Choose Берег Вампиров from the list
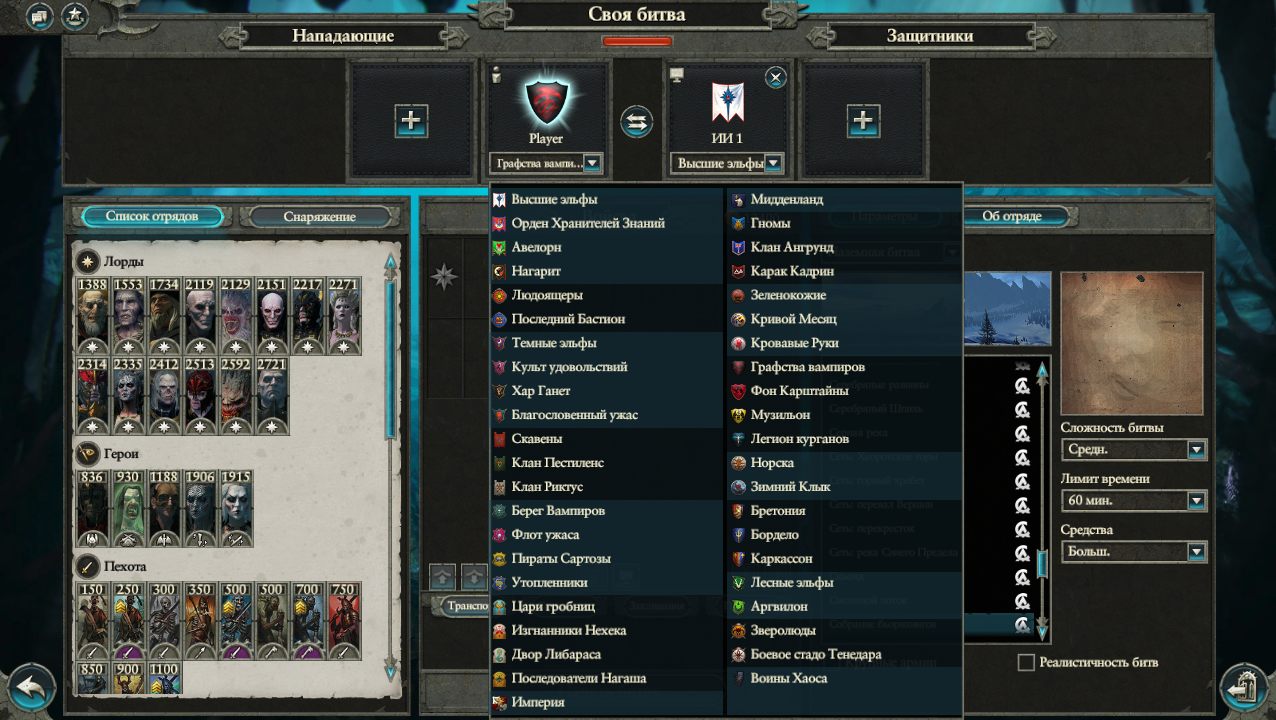 (x=557, y=511)
